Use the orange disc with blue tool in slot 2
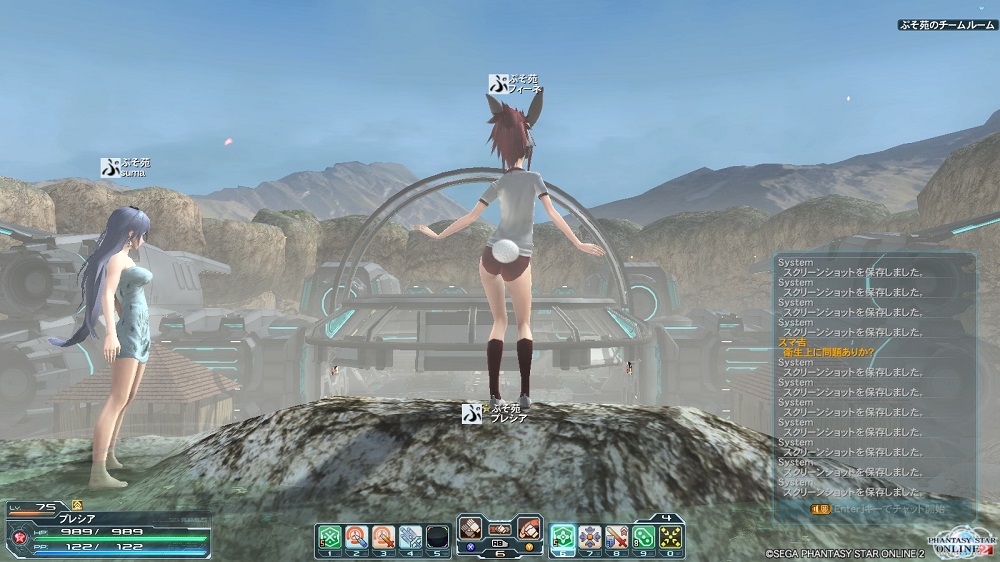 [357, 538]
